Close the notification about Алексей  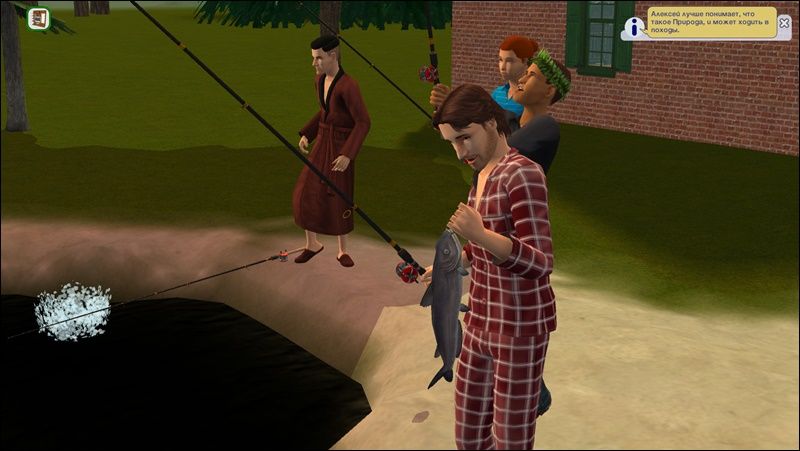(x=783, y=22)
